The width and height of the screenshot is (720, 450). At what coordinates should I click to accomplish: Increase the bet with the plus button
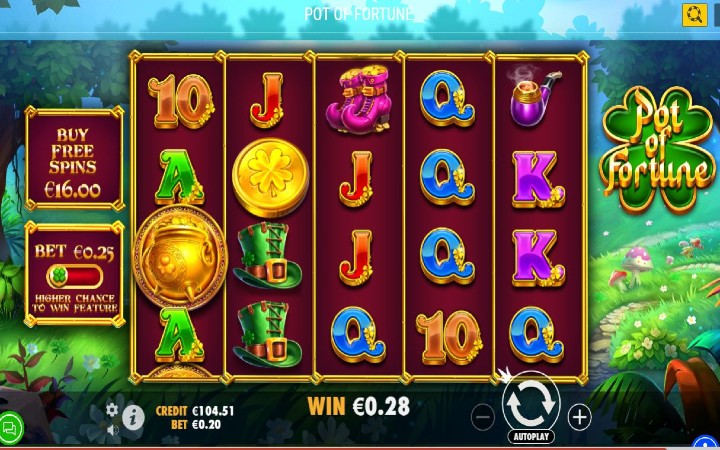(x=579, y=417)
